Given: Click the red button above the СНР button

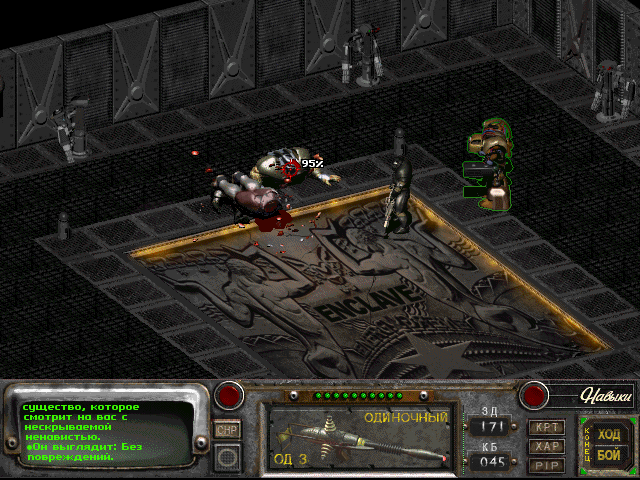Looking at the screenshot, I should click(231, 395).
